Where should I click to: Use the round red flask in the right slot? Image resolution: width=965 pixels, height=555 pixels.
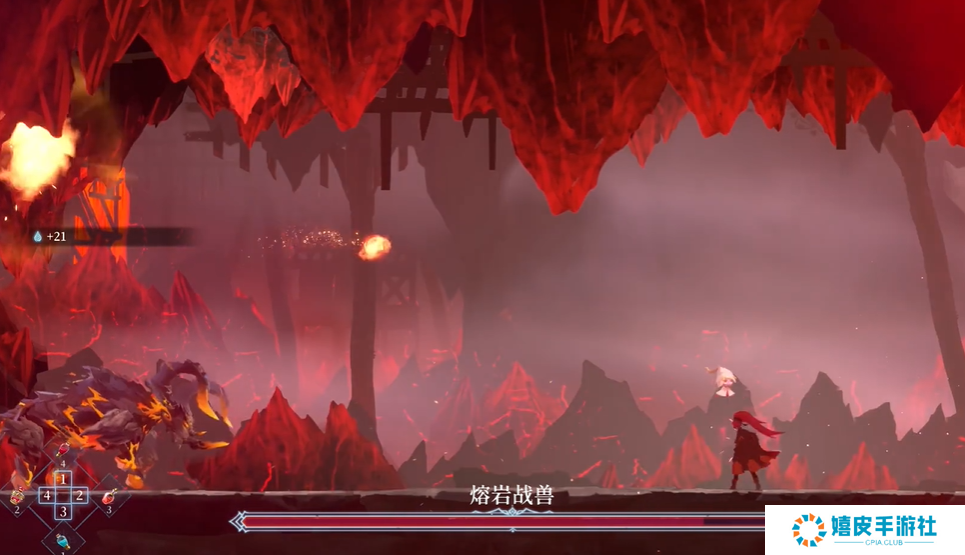pyautogui.click(x=108, y=495)
